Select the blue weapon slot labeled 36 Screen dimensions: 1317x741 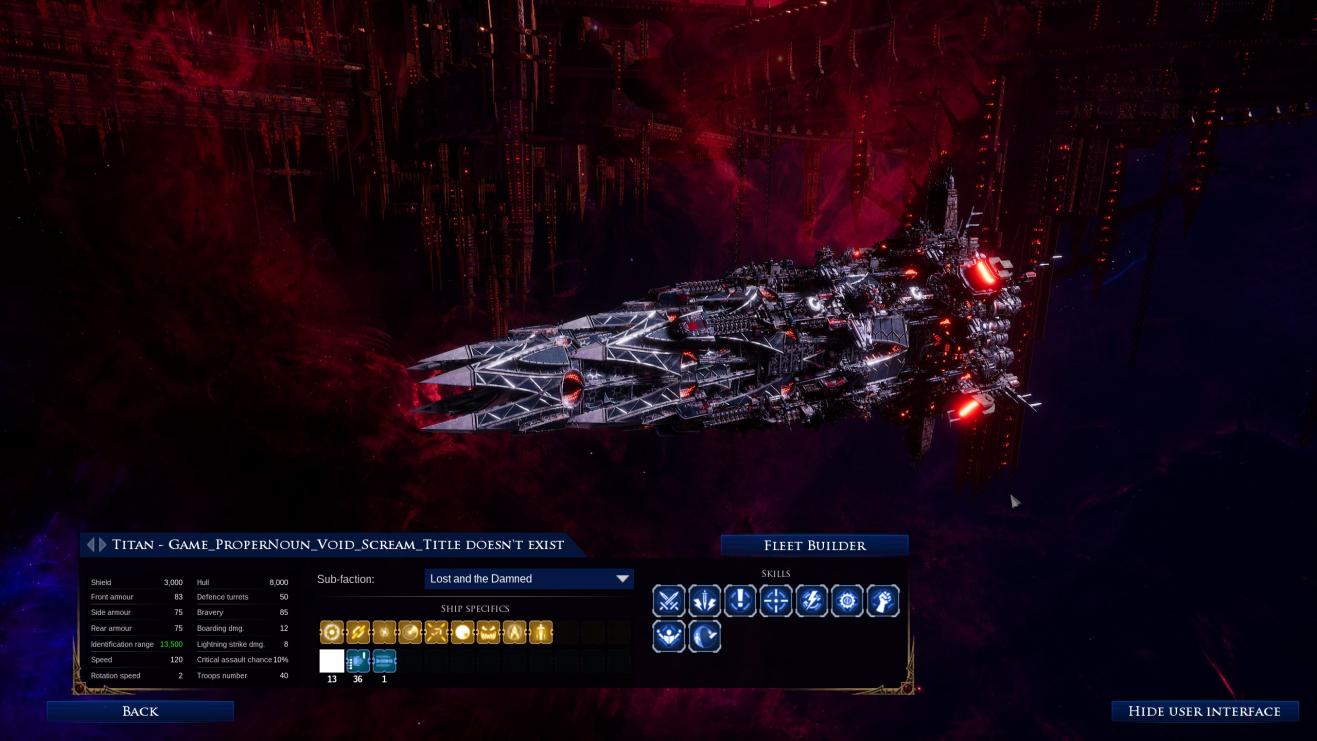(358, 661)
